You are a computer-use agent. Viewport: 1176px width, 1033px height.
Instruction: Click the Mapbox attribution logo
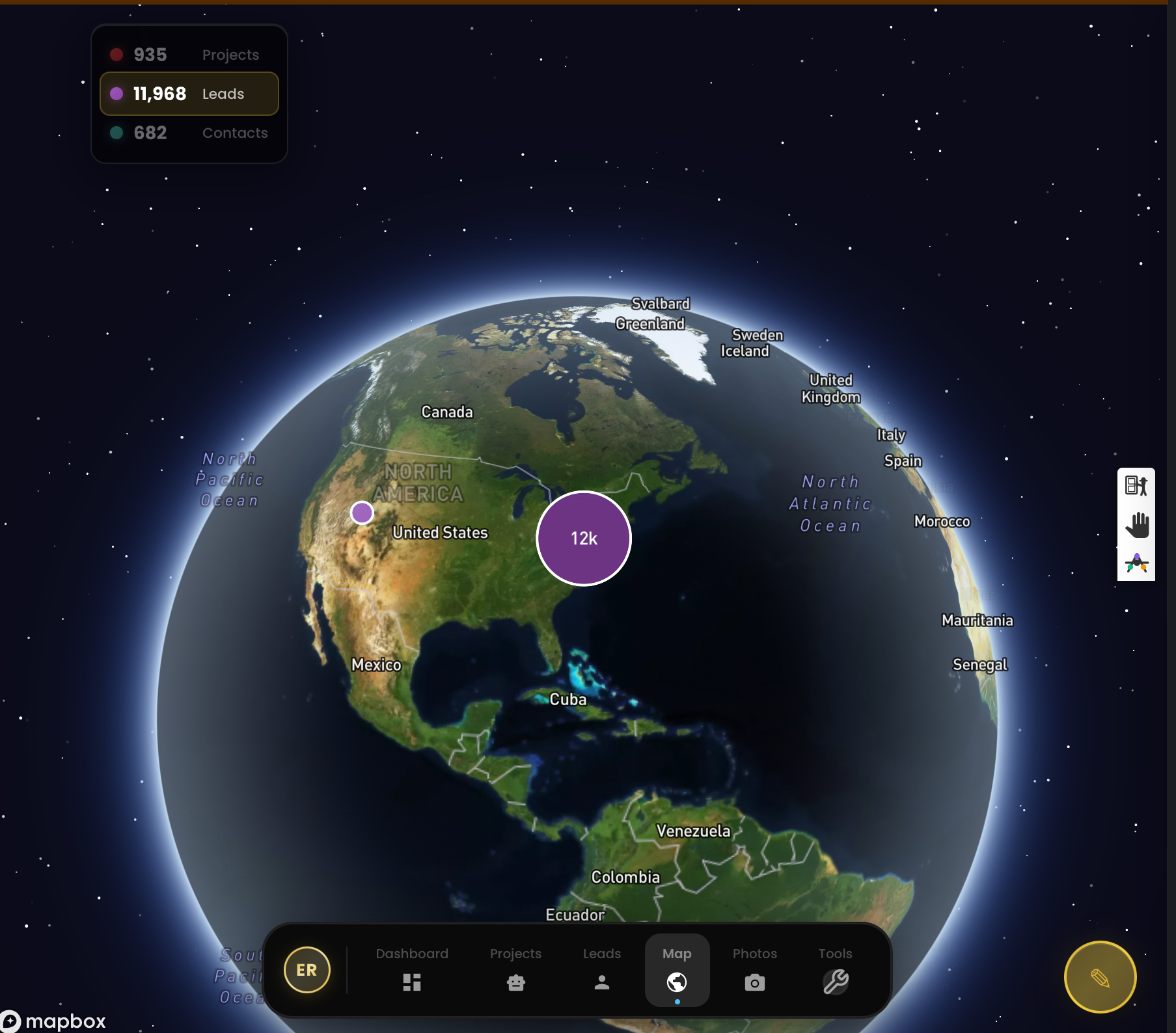(x=55, y=1019)
